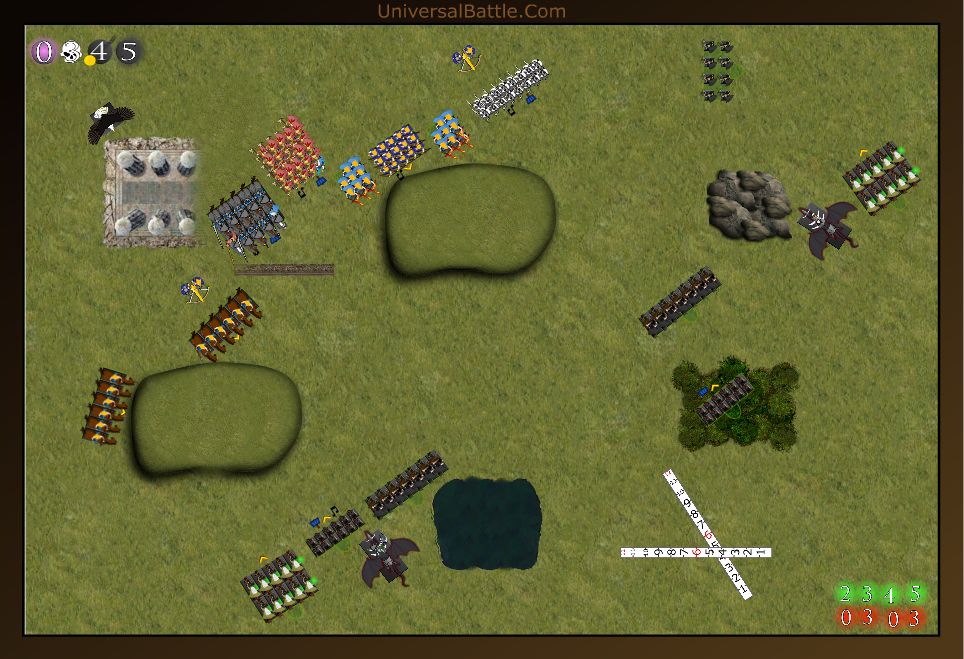Viewport: 964px width, 659px height.
Task: Click the white skull marker token
Action: pyautogui.click(x=71, y=52)
